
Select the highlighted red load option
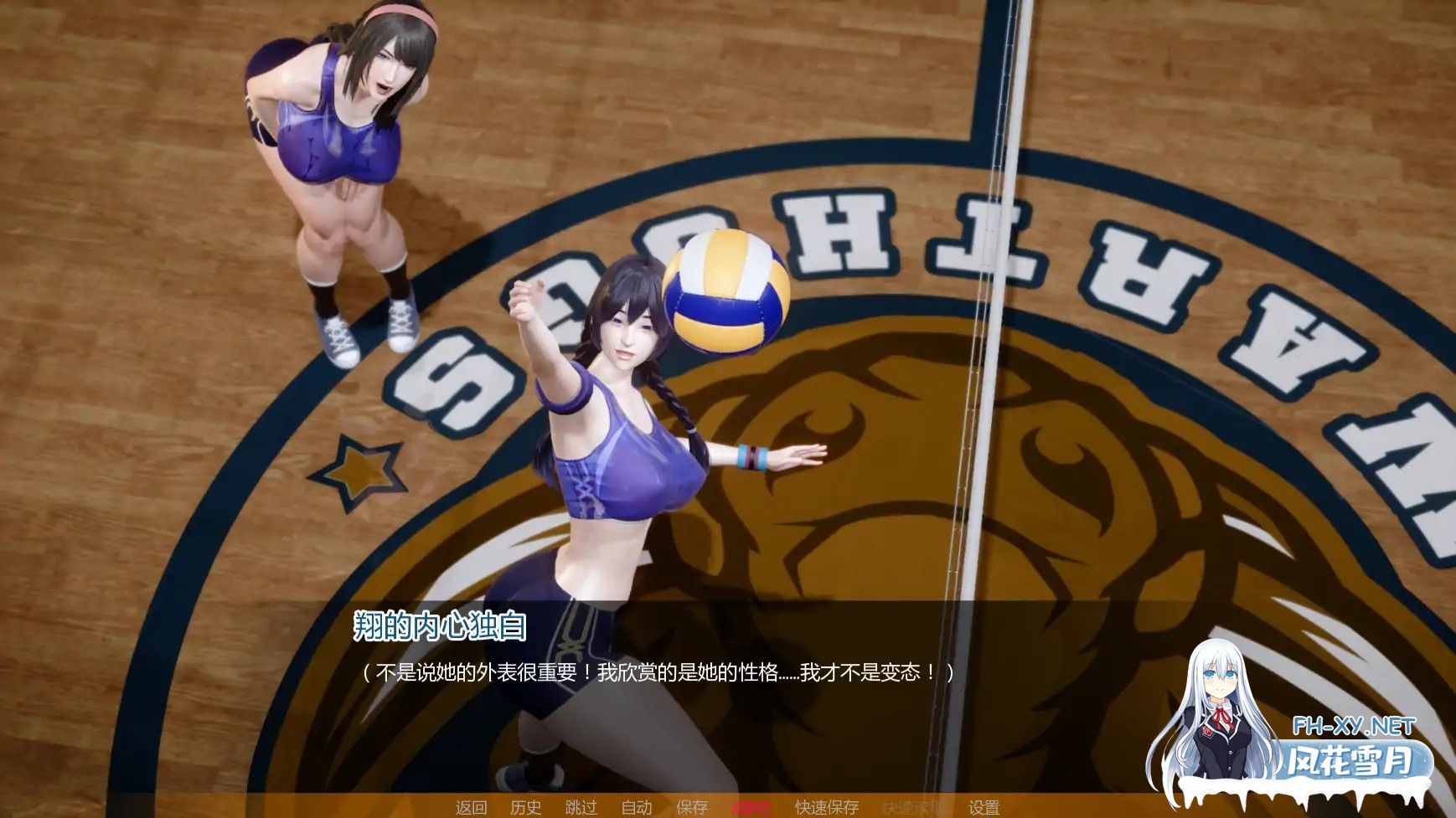point(751,808)
